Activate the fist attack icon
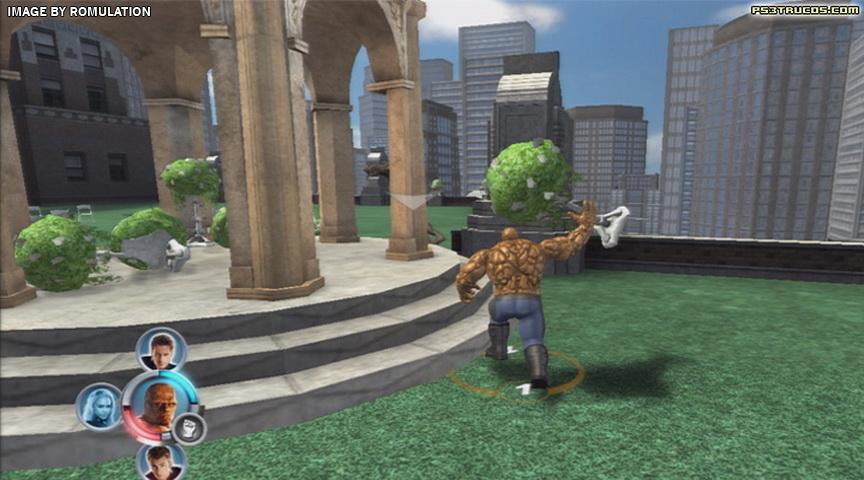Image resolution: width=864 pixels, height=480 pixels. pos(188,428)
